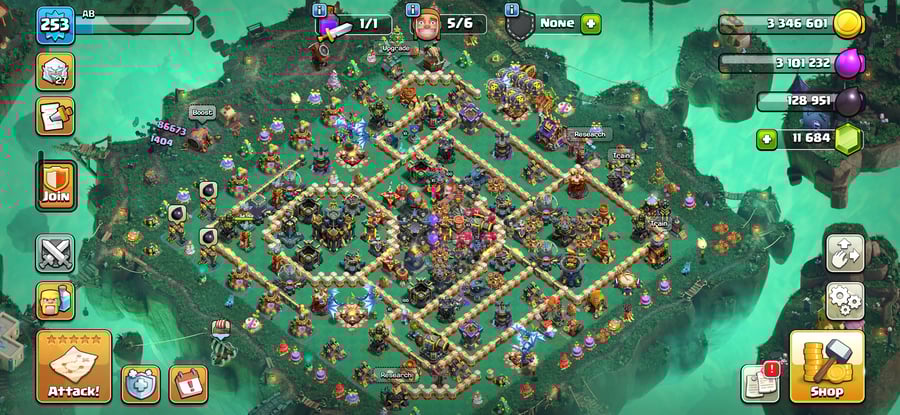Add a shield with the green plus next to None

591,23
